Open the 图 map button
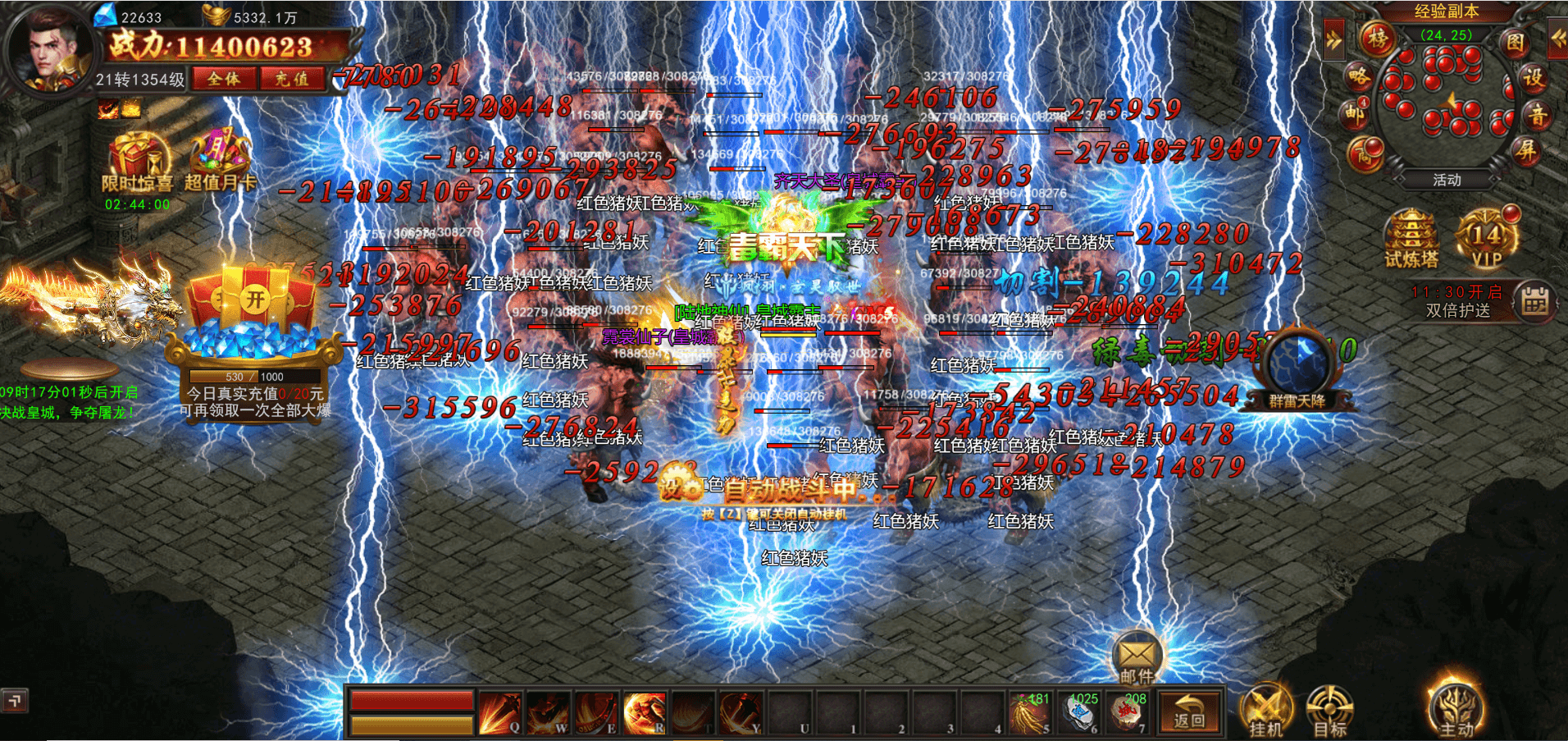1568x741 pixels. [x=1514, y=43]
